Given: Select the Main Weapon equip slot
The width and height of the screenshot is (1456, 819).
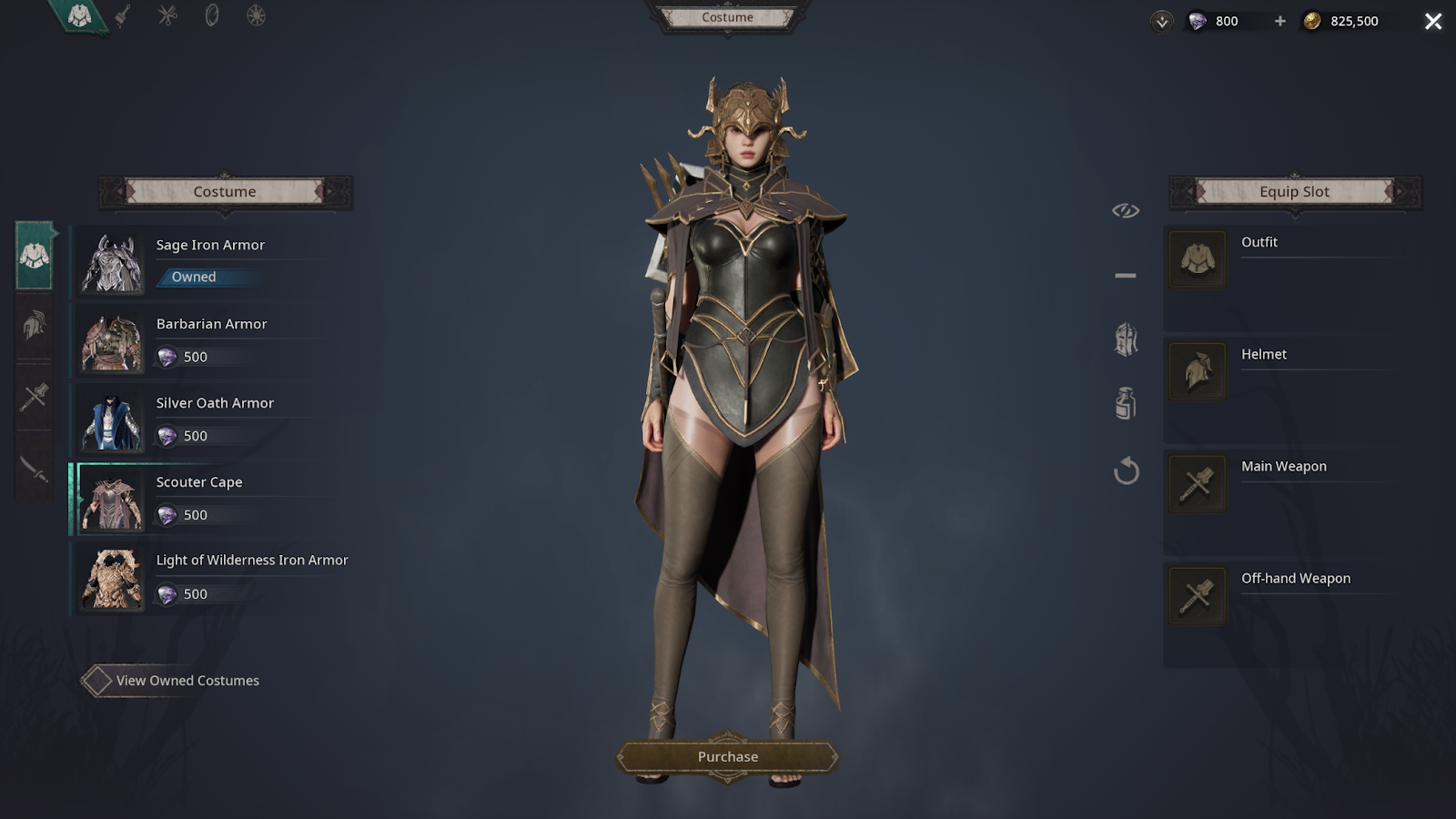Looking at the screenshot, I should coord(1197,483).
